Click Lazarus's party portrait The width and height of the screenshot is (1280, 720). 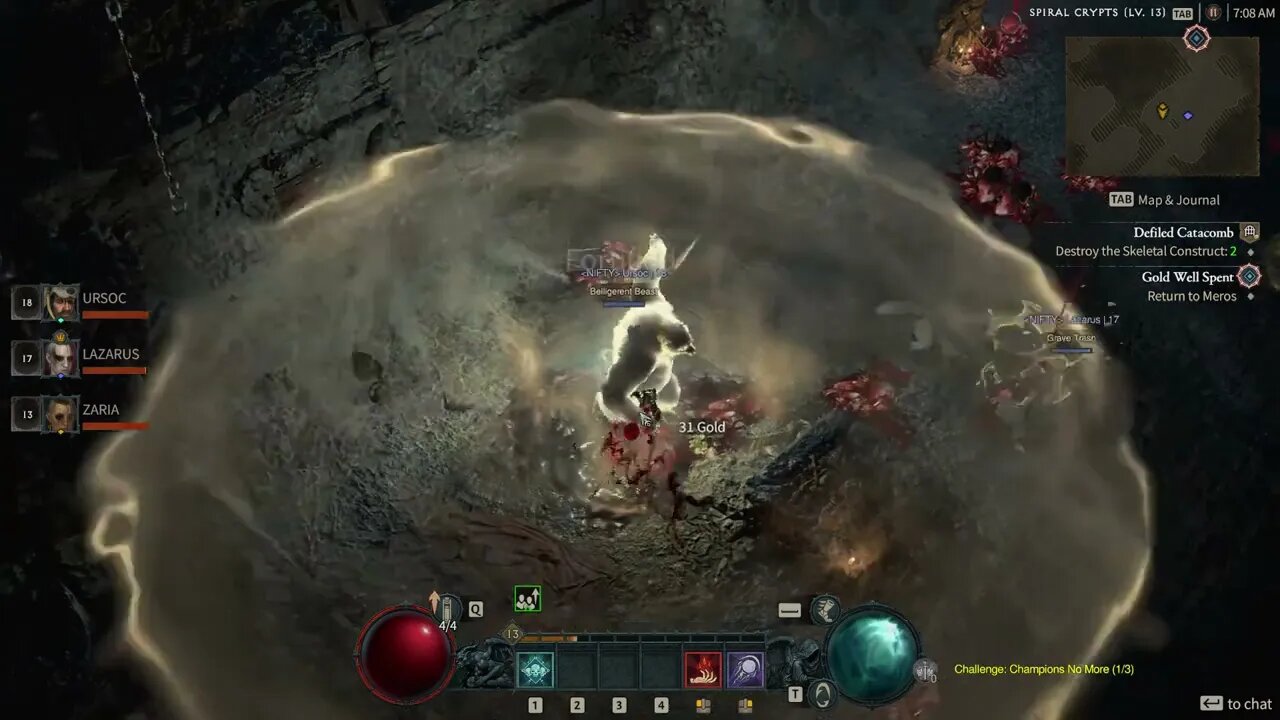point(61,358)
